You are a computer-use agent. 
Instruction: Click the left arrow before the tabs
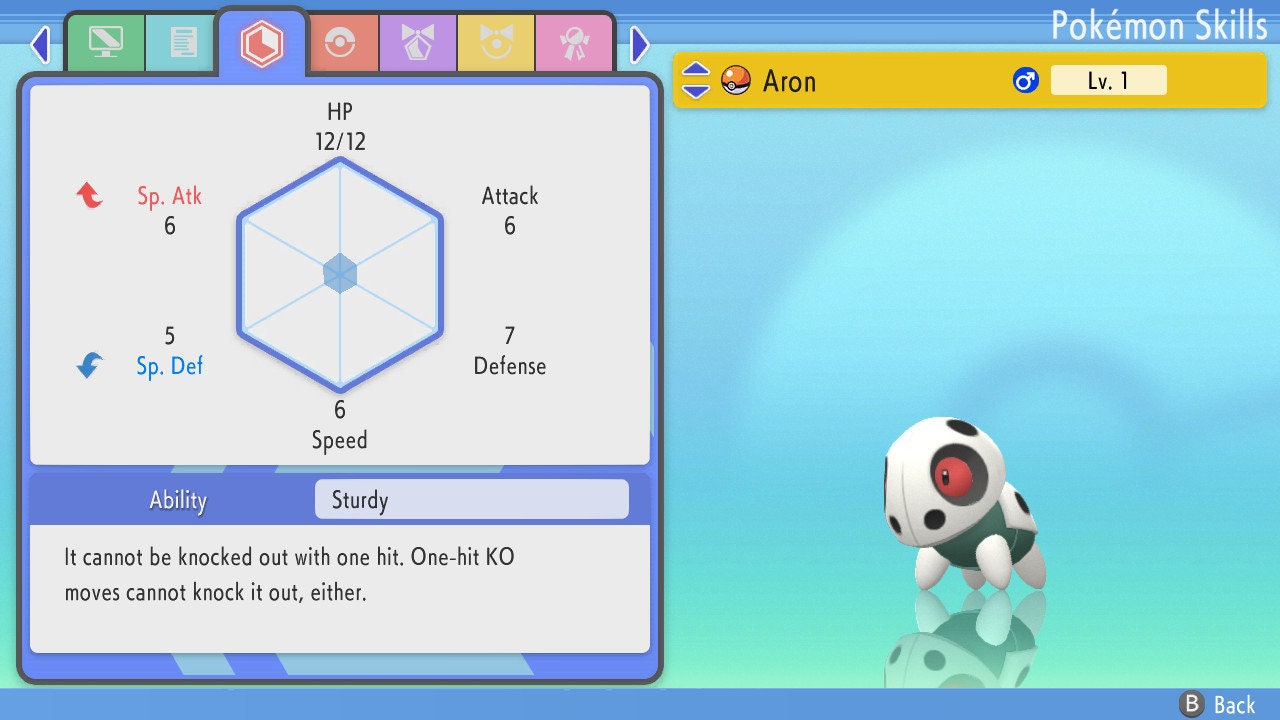click(x=40, y=44)
